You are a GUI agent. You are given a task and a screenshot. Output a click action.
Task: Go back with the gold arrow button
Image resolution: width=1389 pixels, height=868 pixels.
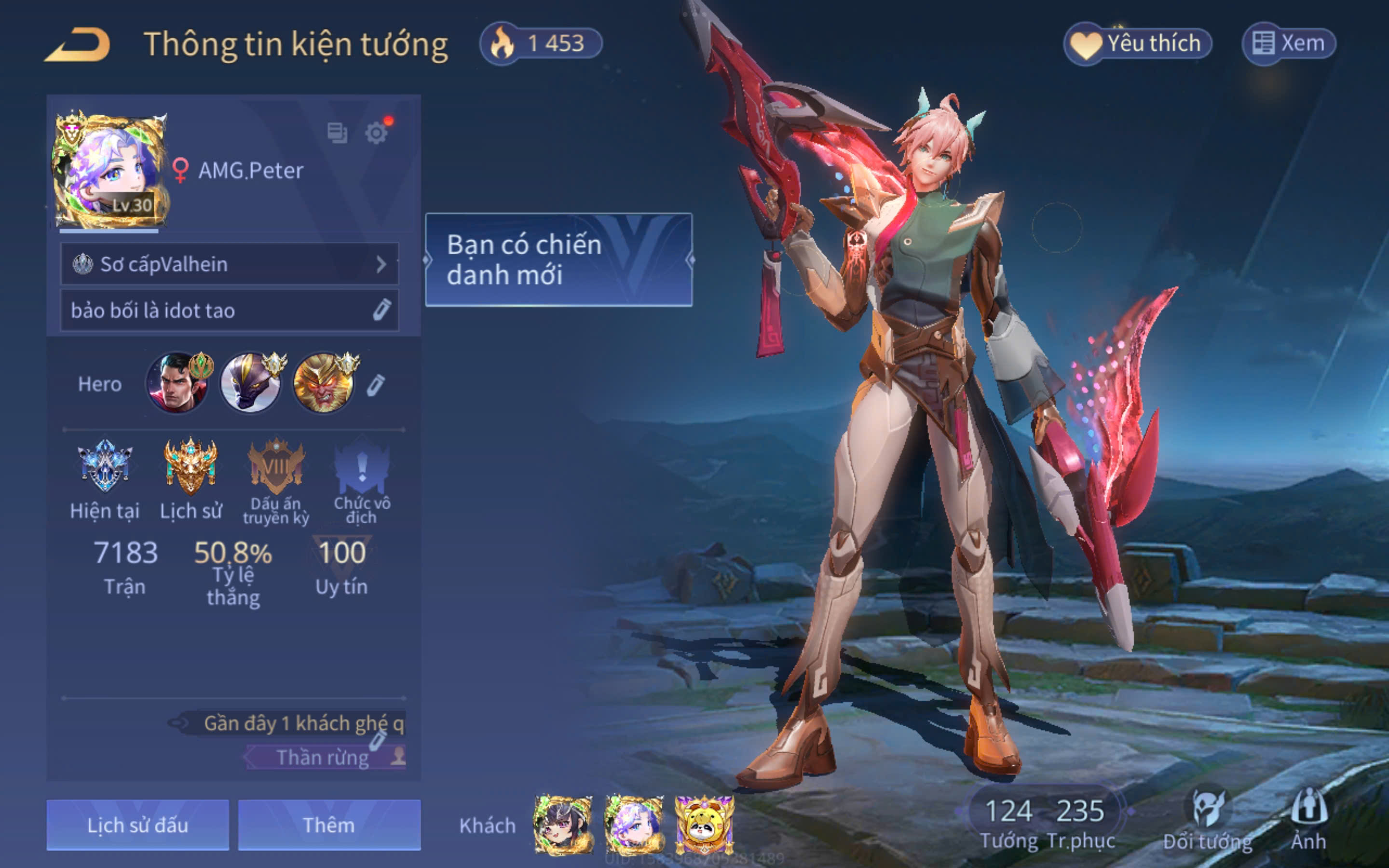[x=78, y=44]
